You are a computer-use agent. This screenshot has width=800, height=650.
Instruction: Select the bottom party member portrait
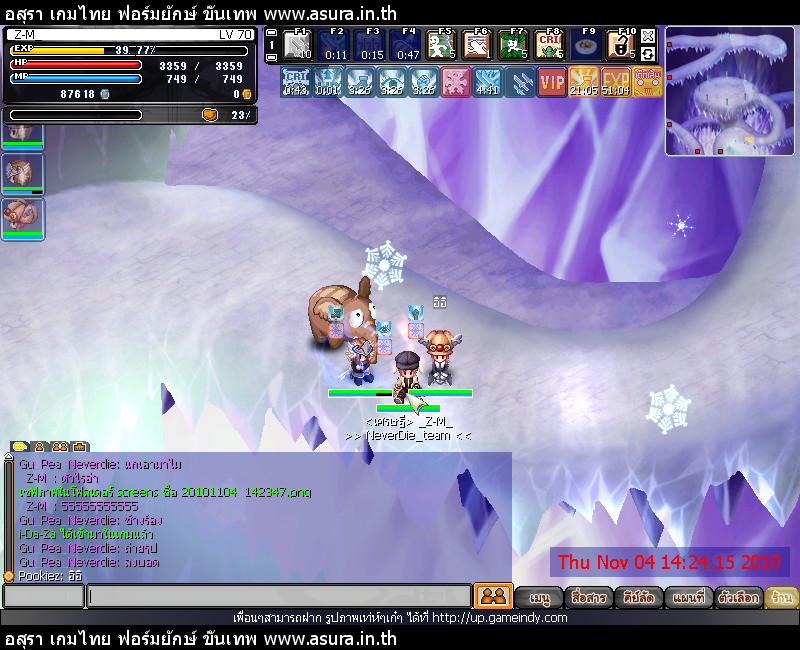pyautogui.click(x=21, y=217)
